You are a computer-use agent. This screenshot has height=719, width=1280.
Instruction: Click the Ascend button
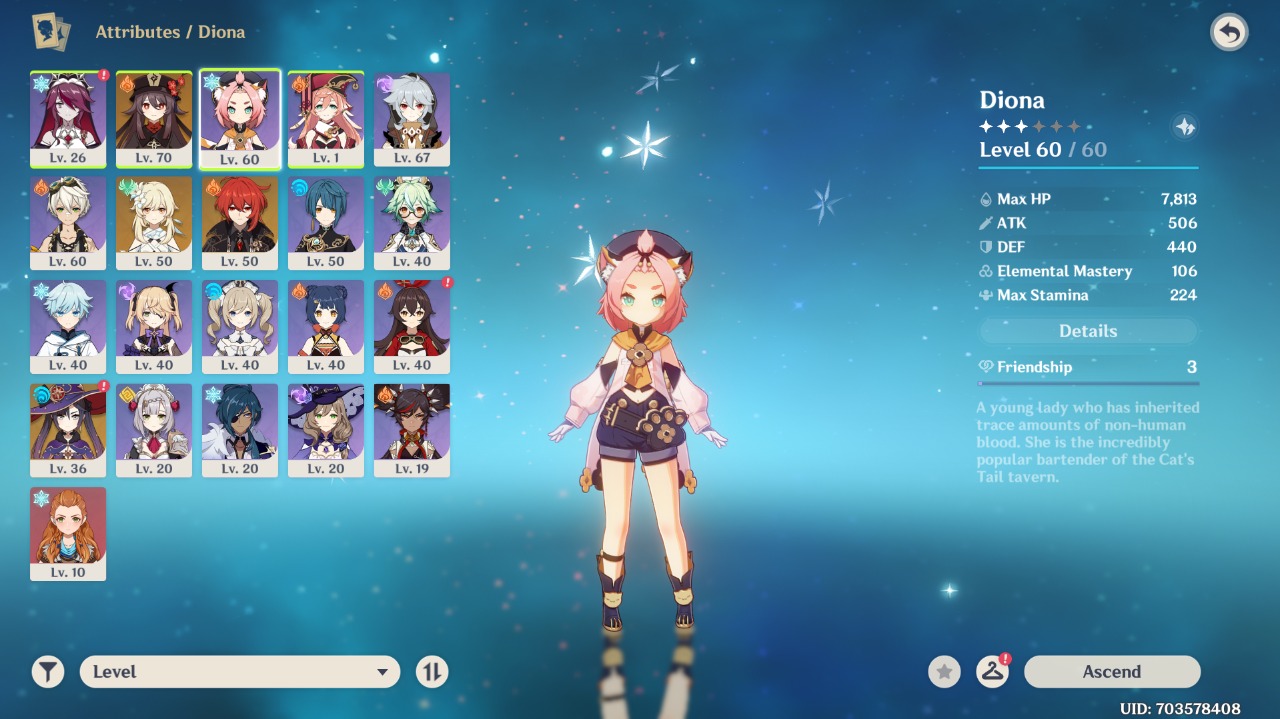point(1111,672)
